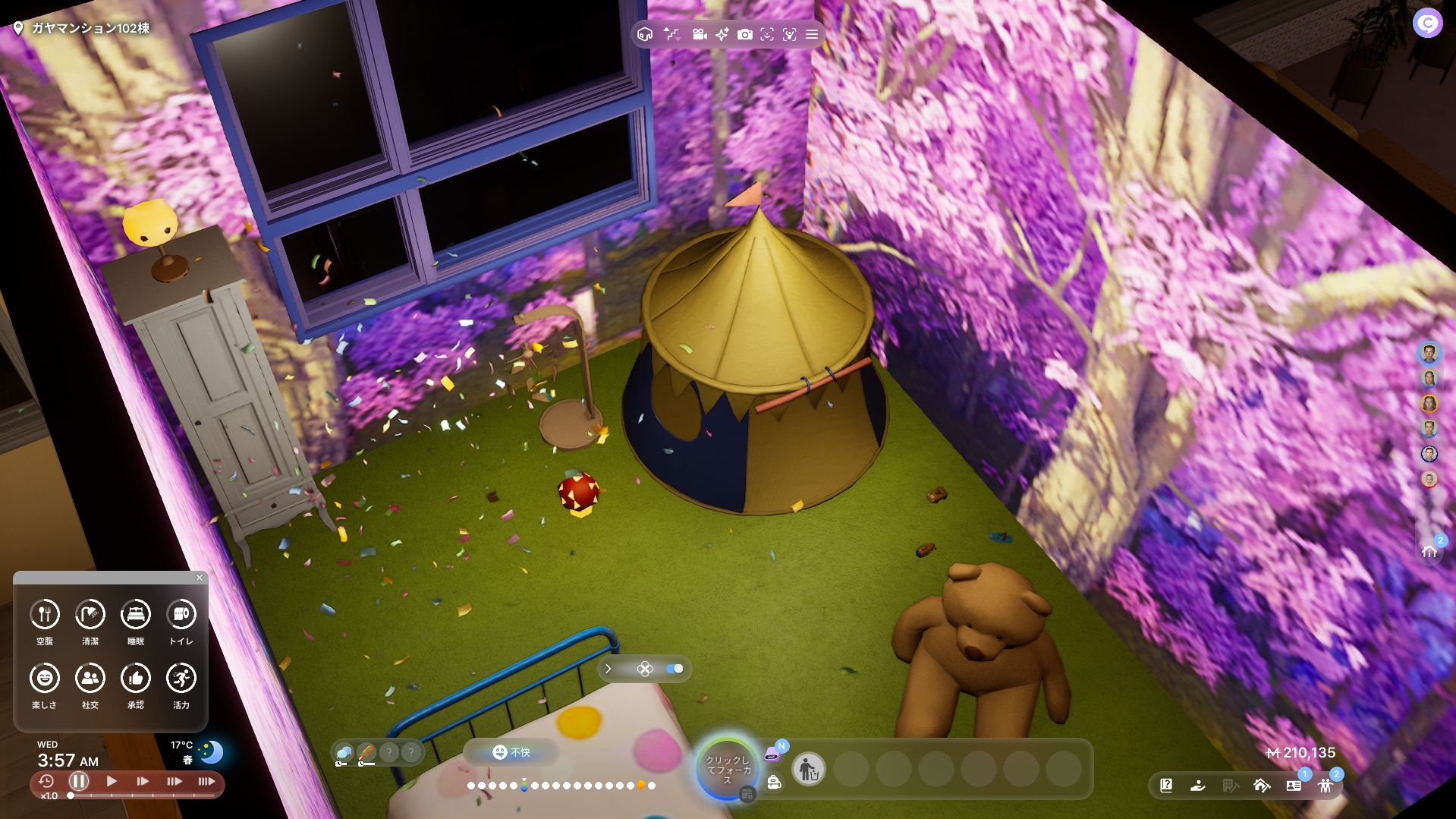Select the hunger (空腹) need icon
The height and width of the screenshot is (819, 1456).
click(45, 614)
